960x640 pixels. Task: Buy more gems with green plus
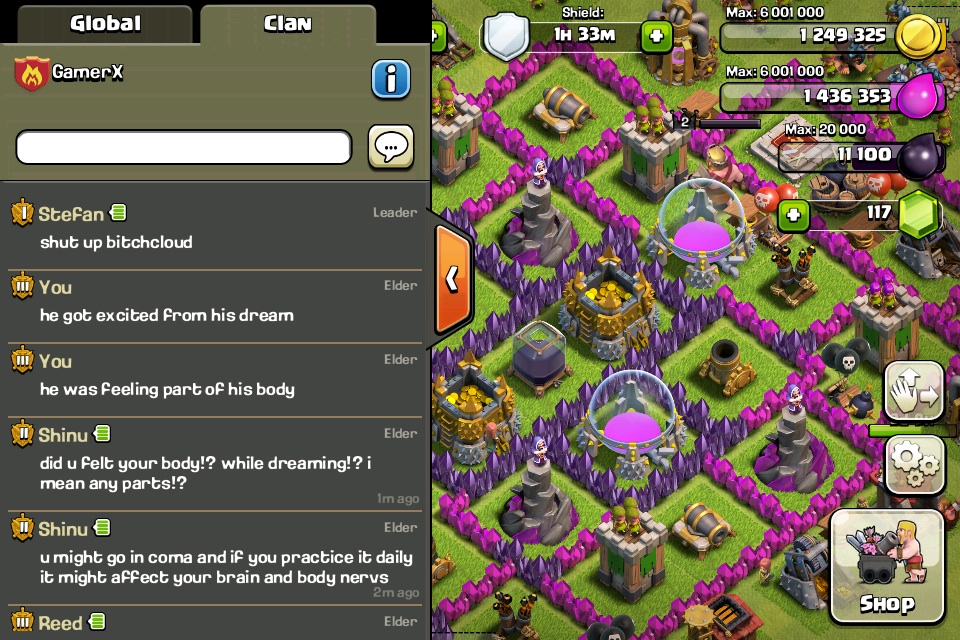(793, 214)
